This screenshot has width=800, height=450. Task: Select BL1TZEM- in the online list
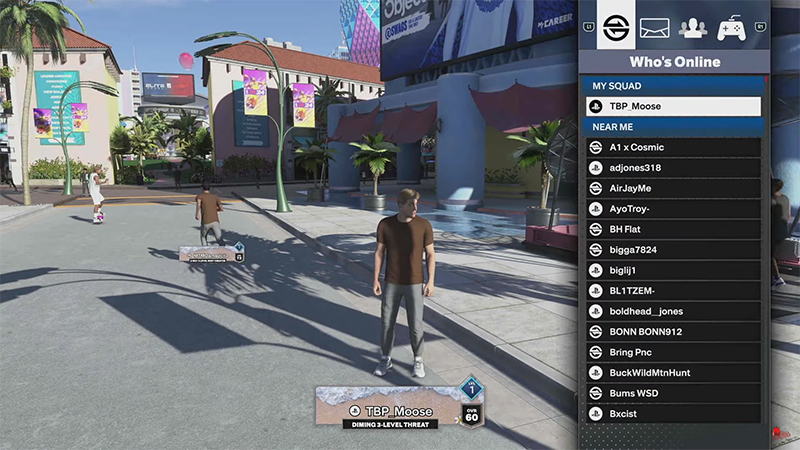pos(673,291)
